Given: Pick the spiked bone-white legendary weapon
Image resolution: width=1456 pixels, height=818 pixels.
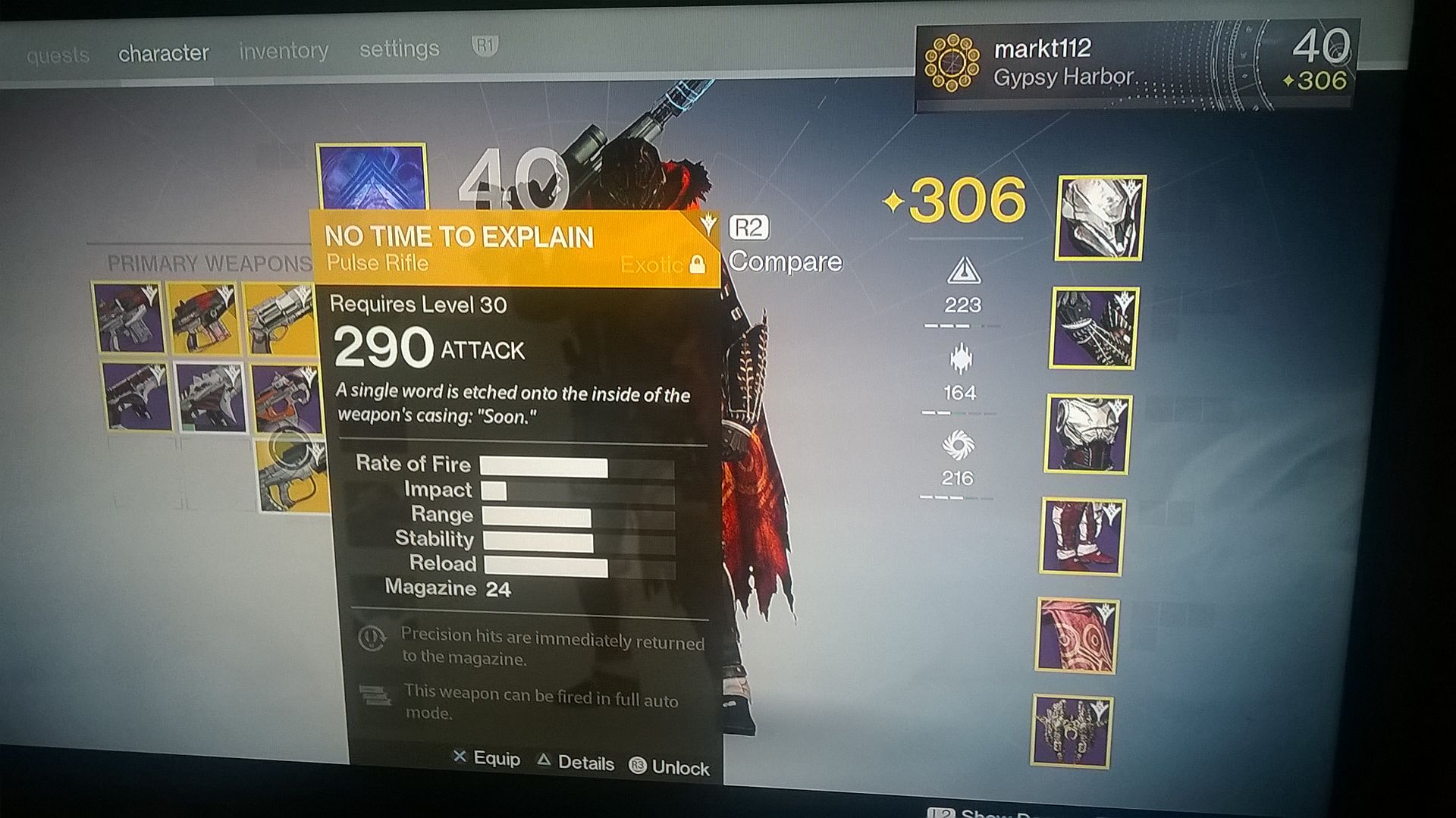Looking at the screenshot, I should (x=211, y=396).
